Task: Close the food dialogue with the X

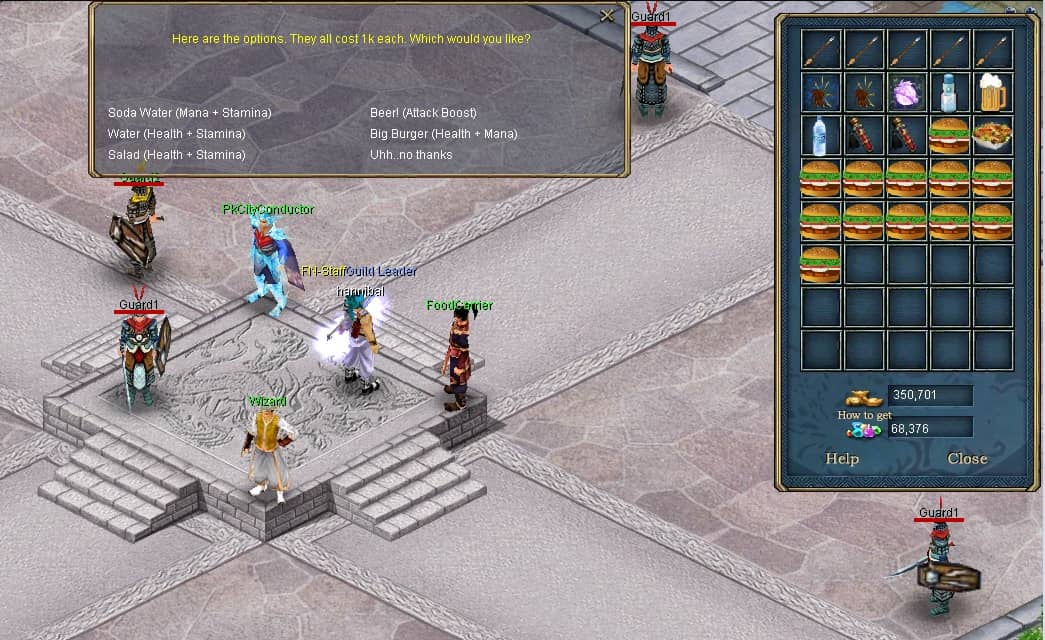Action: click(x=607, y=16)
